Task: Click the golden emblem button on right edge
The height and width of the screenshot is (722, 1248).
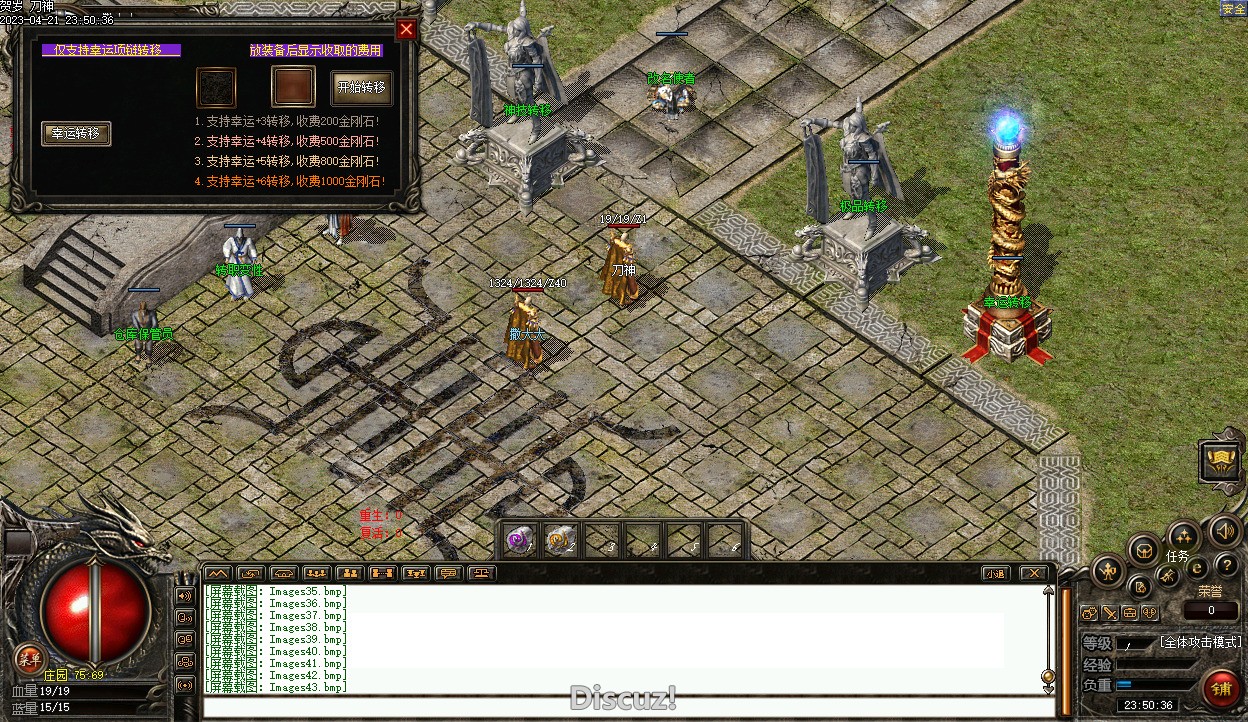Action: coord(1220,460)
